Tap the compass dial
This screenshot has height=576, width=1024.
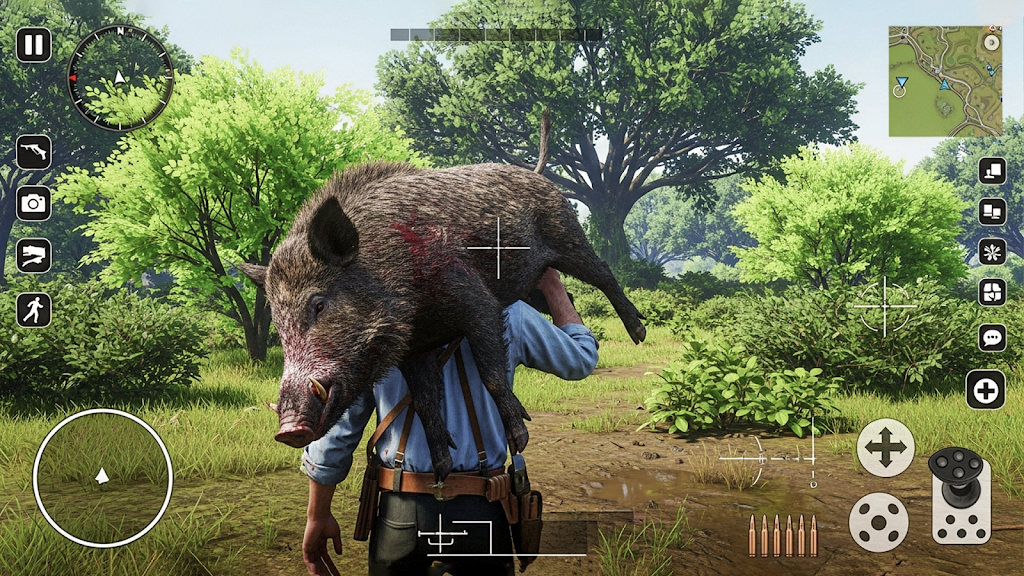[120, 77]
